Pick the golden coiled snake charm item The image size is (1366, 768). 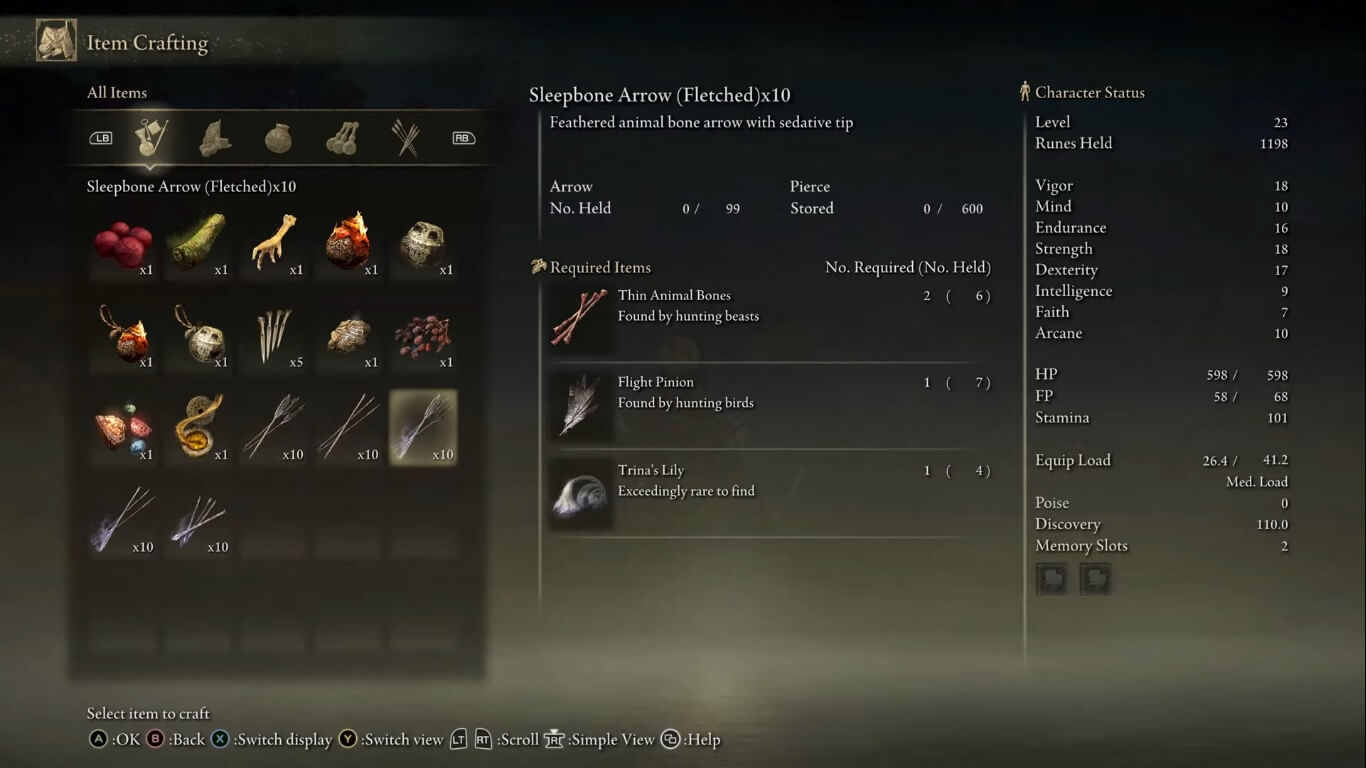(x=197, y=428)
